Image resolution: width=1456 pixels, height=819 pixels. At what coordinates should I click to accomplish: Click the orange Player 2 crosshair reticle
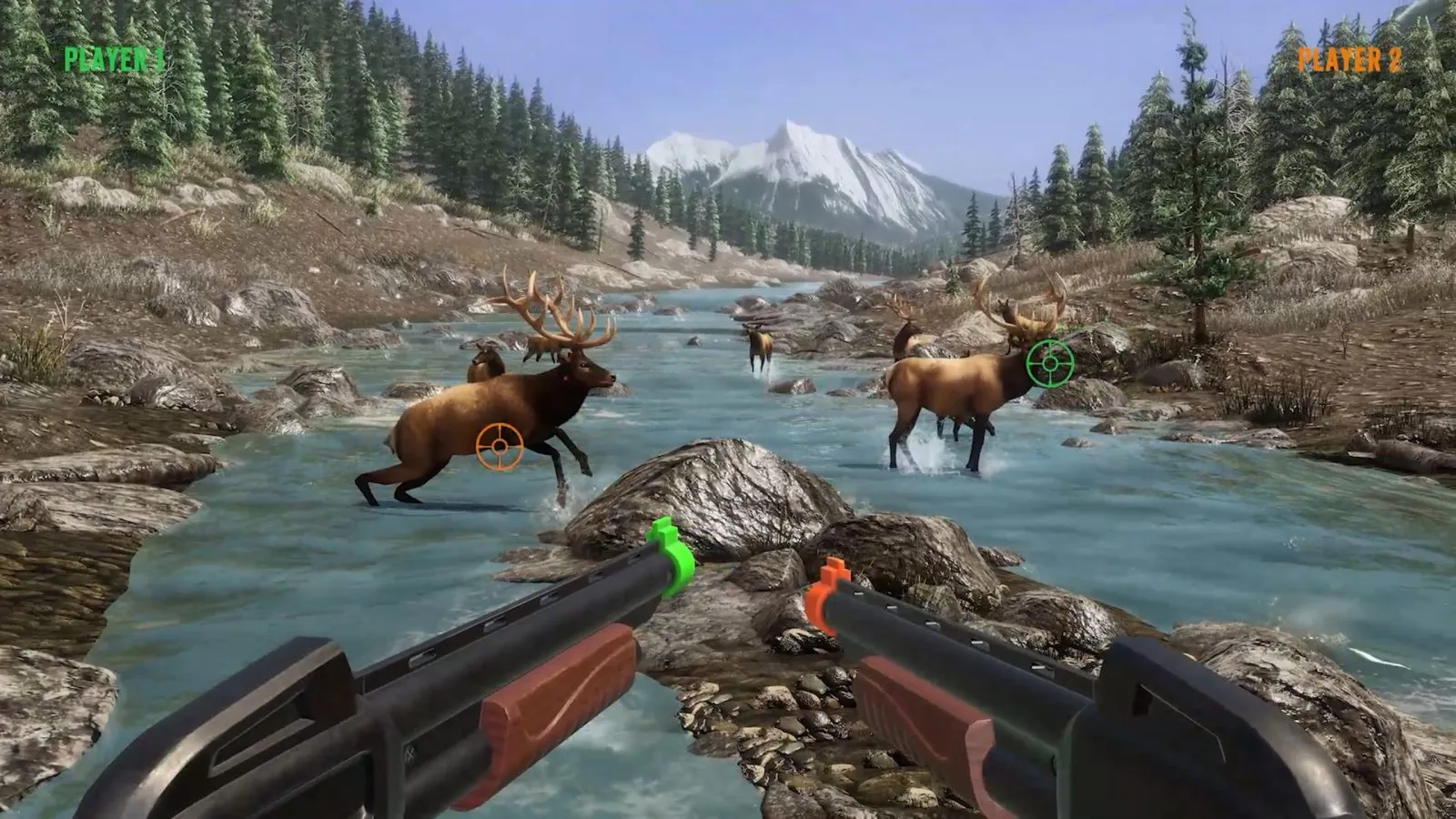[498, 446]
